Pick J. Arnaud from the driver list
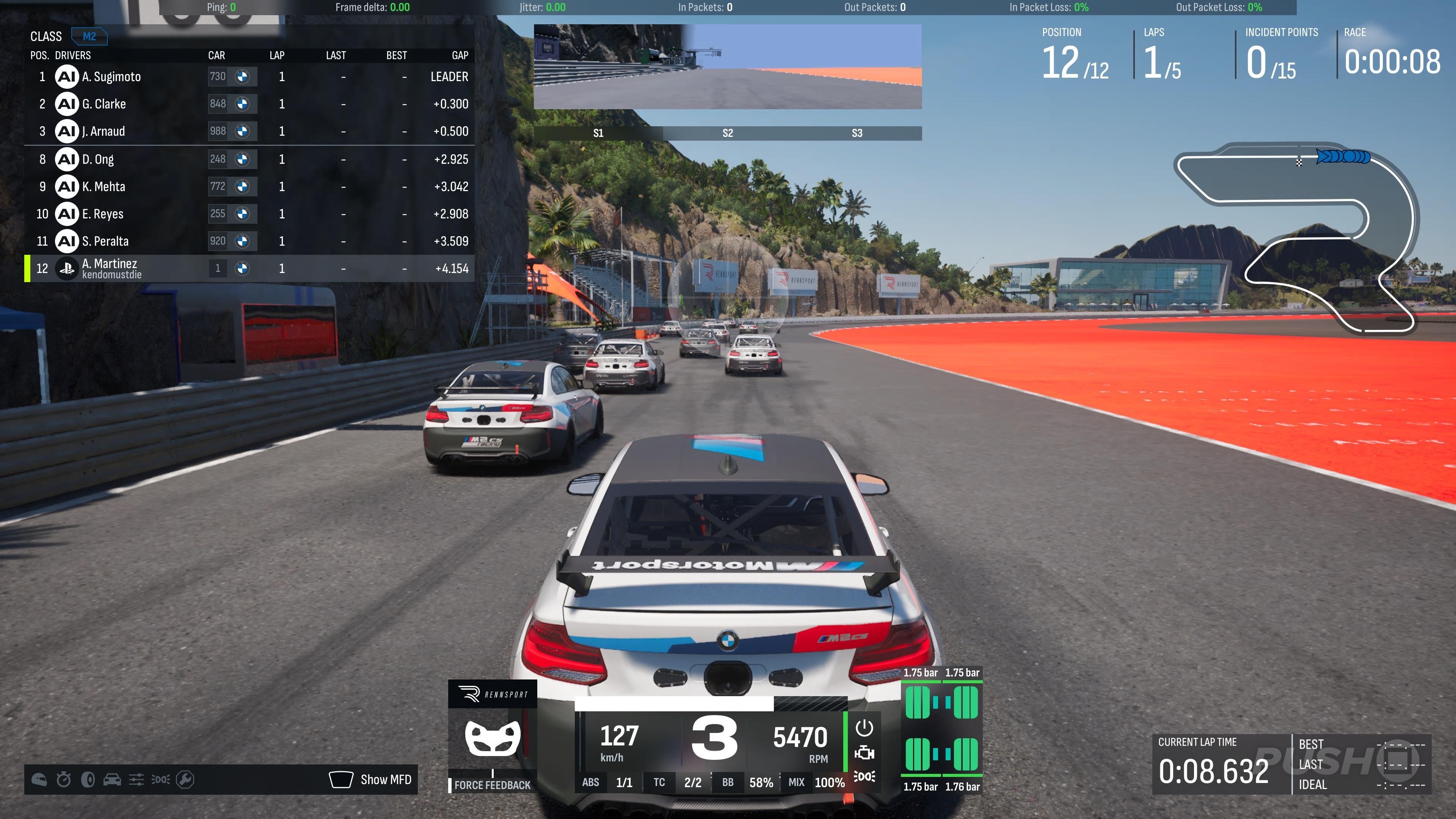1456x819 pixels. pyautogui.click(x=249, y=131)
